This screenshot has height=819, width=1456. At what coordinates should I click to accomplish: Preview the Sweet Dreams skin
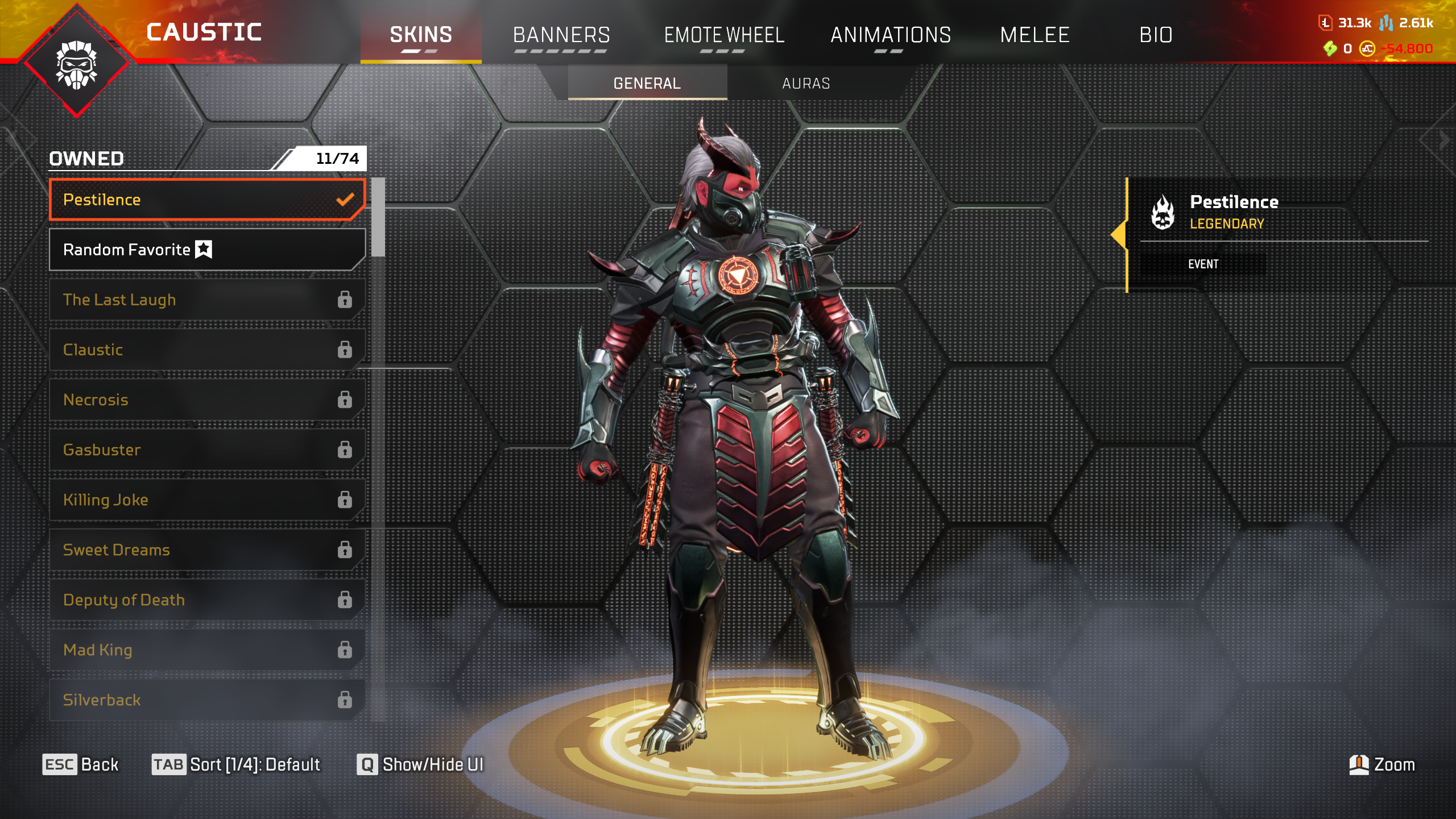[207, 550]
